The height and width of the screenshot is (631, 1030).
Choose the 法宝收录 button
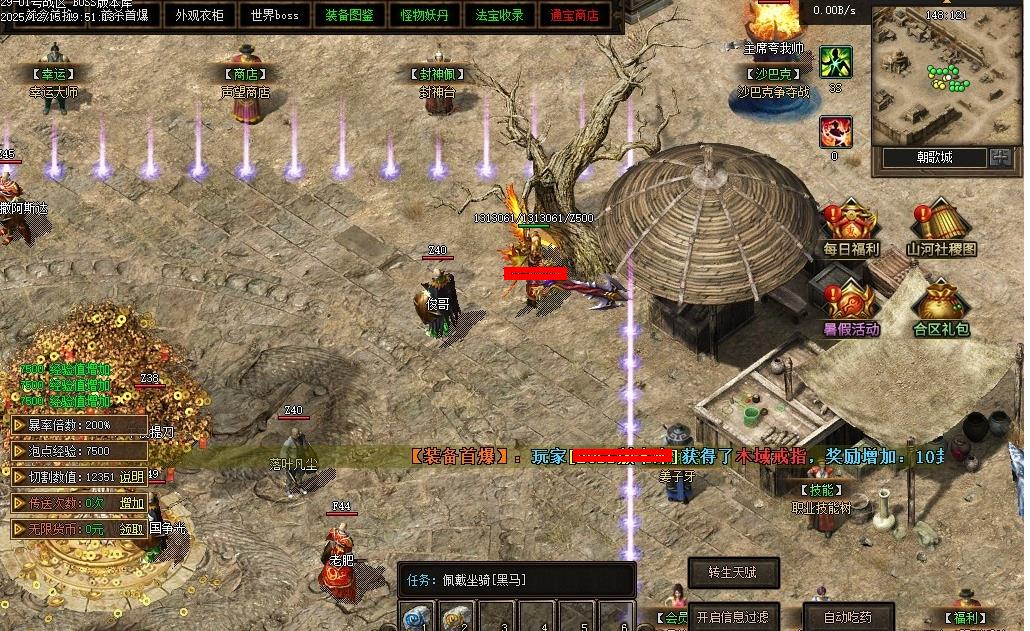(x=500, y=15)
